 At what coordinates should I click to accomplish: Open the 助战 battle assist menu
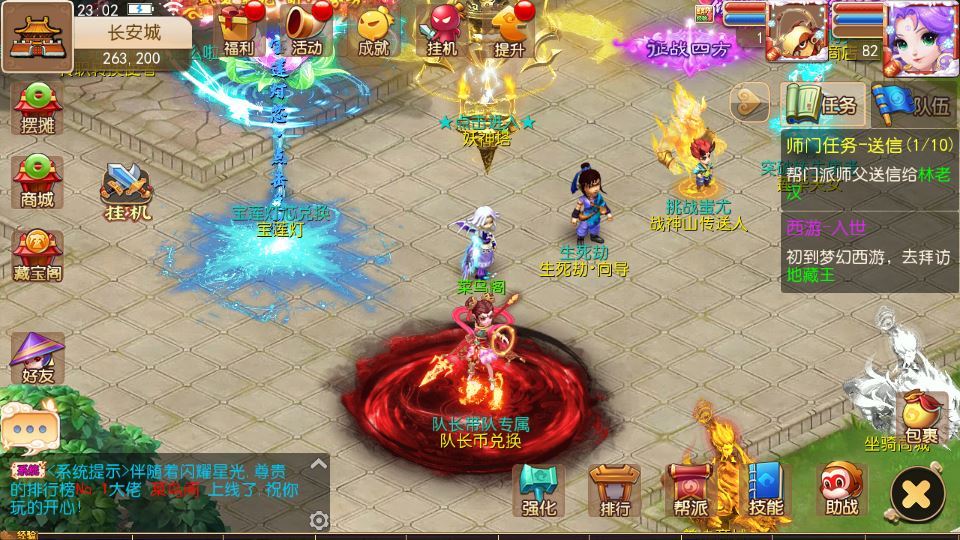tap(842, 491)
